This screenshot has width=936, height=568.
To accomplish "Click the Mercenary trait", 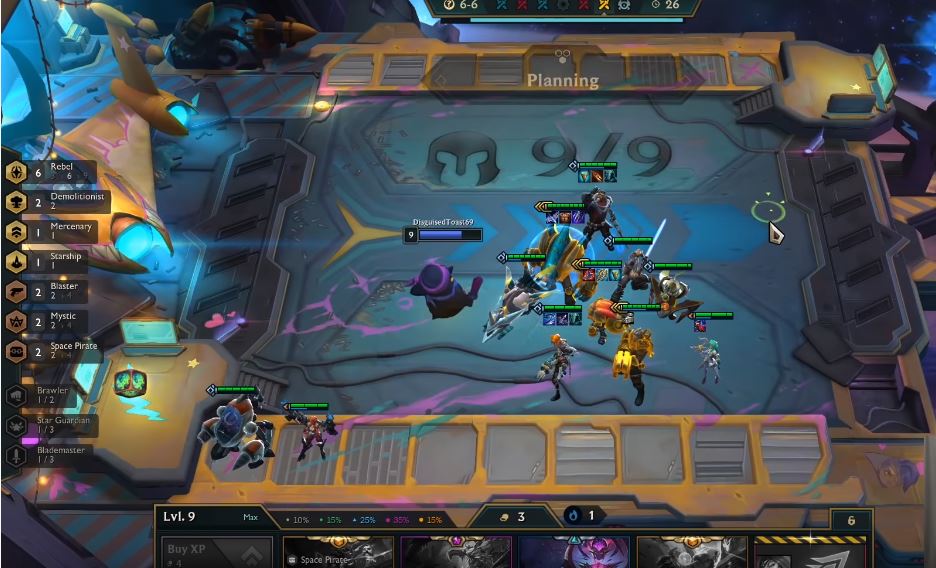I will click(53, 231).
